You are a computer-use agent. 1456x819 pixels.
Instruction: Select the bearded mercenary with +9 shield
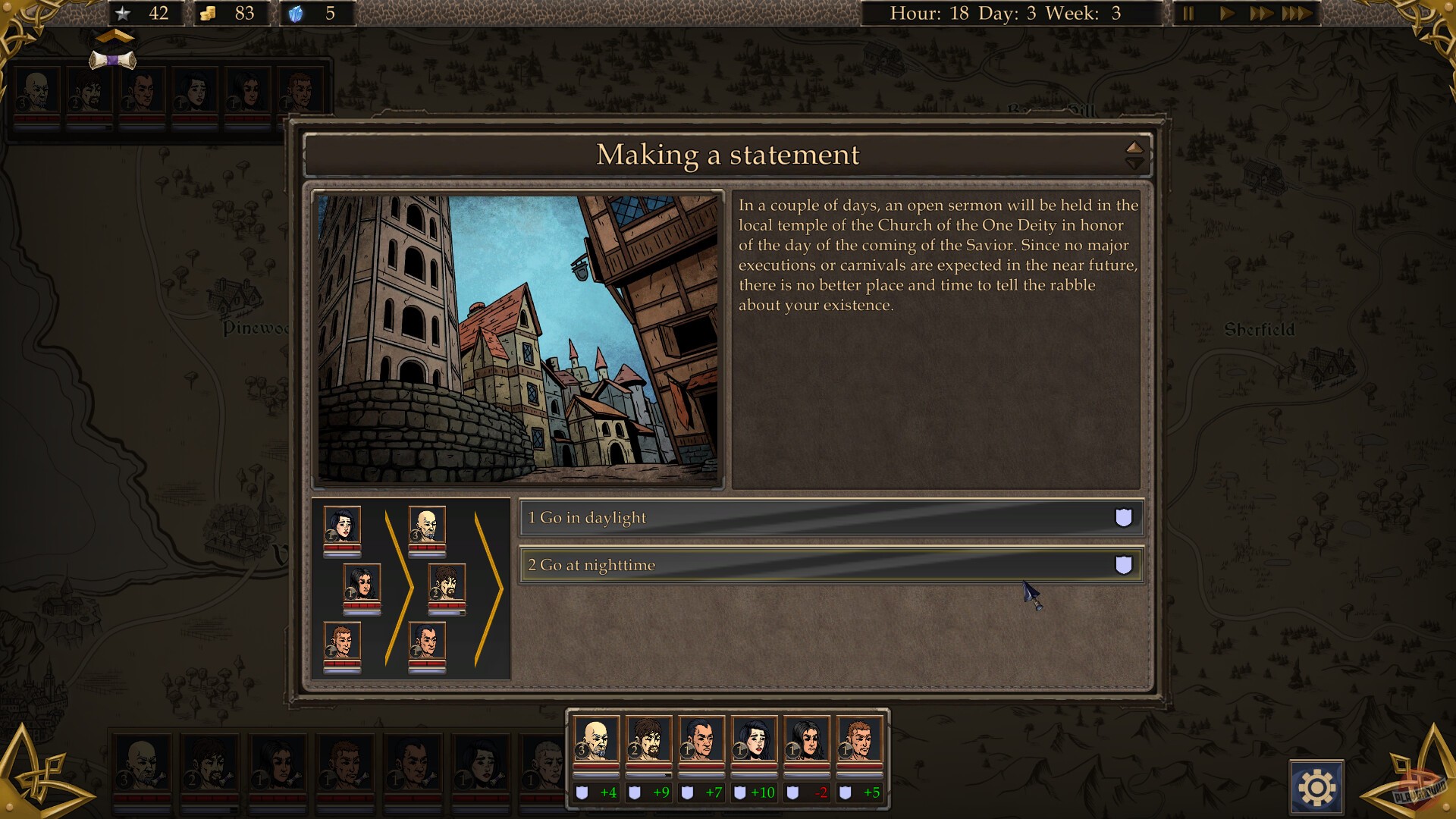tap(648, 740)
